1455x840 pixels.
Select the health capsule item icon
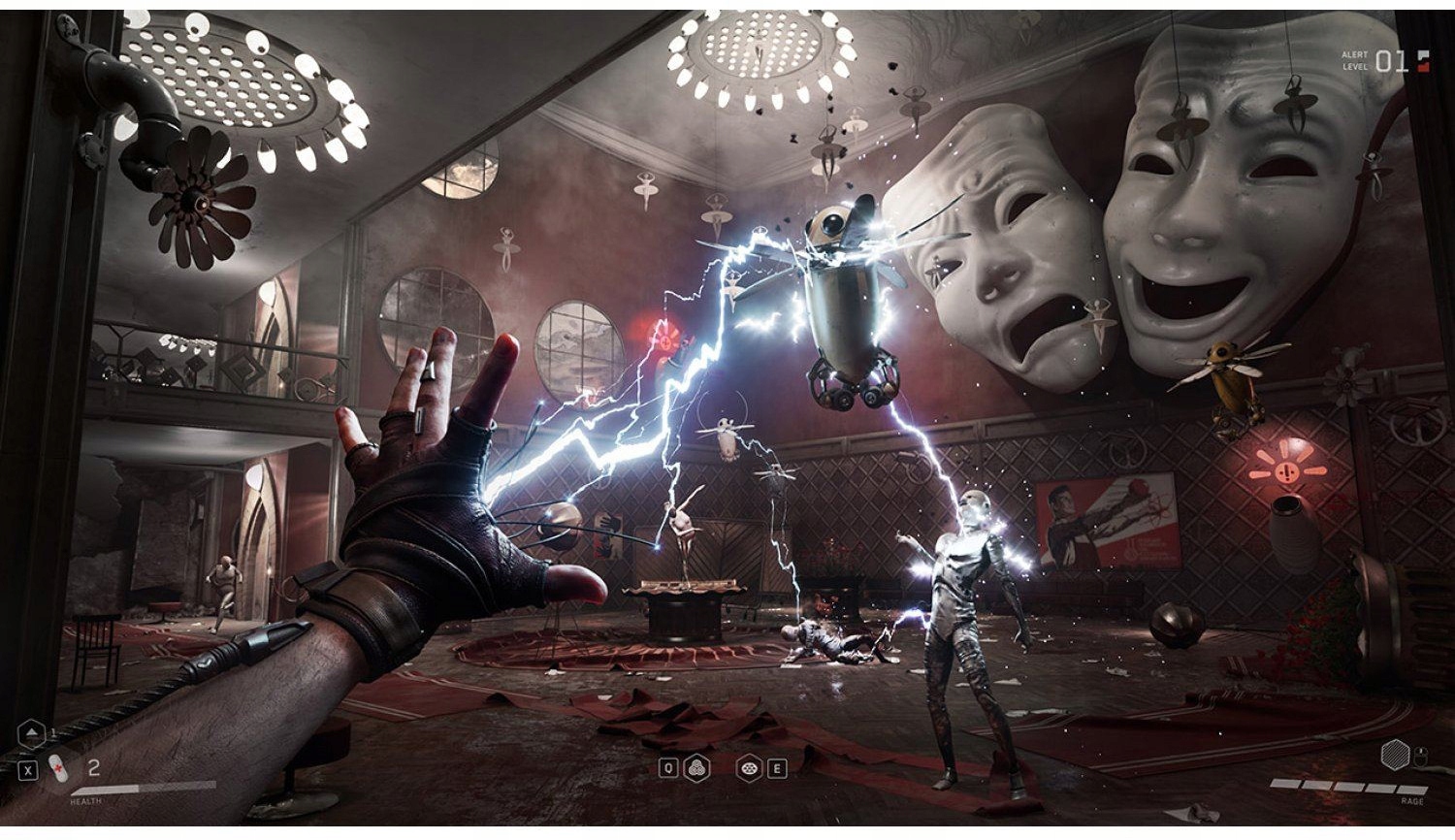[58, 768]
